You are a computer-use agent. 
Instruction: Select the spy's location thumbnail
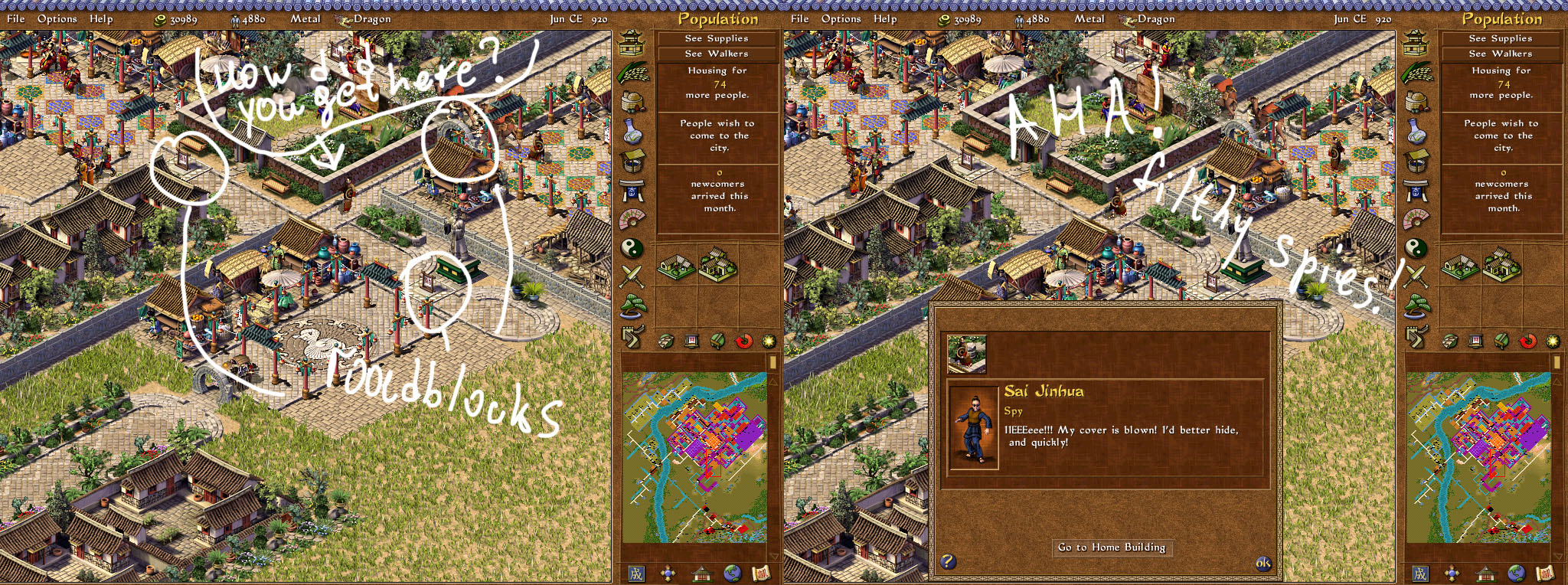point(967,354)
